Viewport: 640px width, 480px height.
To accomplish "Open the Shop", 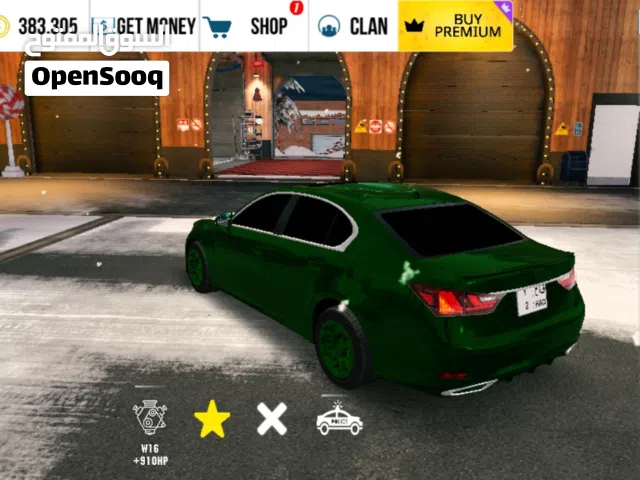I will click(x=252, y=25).
